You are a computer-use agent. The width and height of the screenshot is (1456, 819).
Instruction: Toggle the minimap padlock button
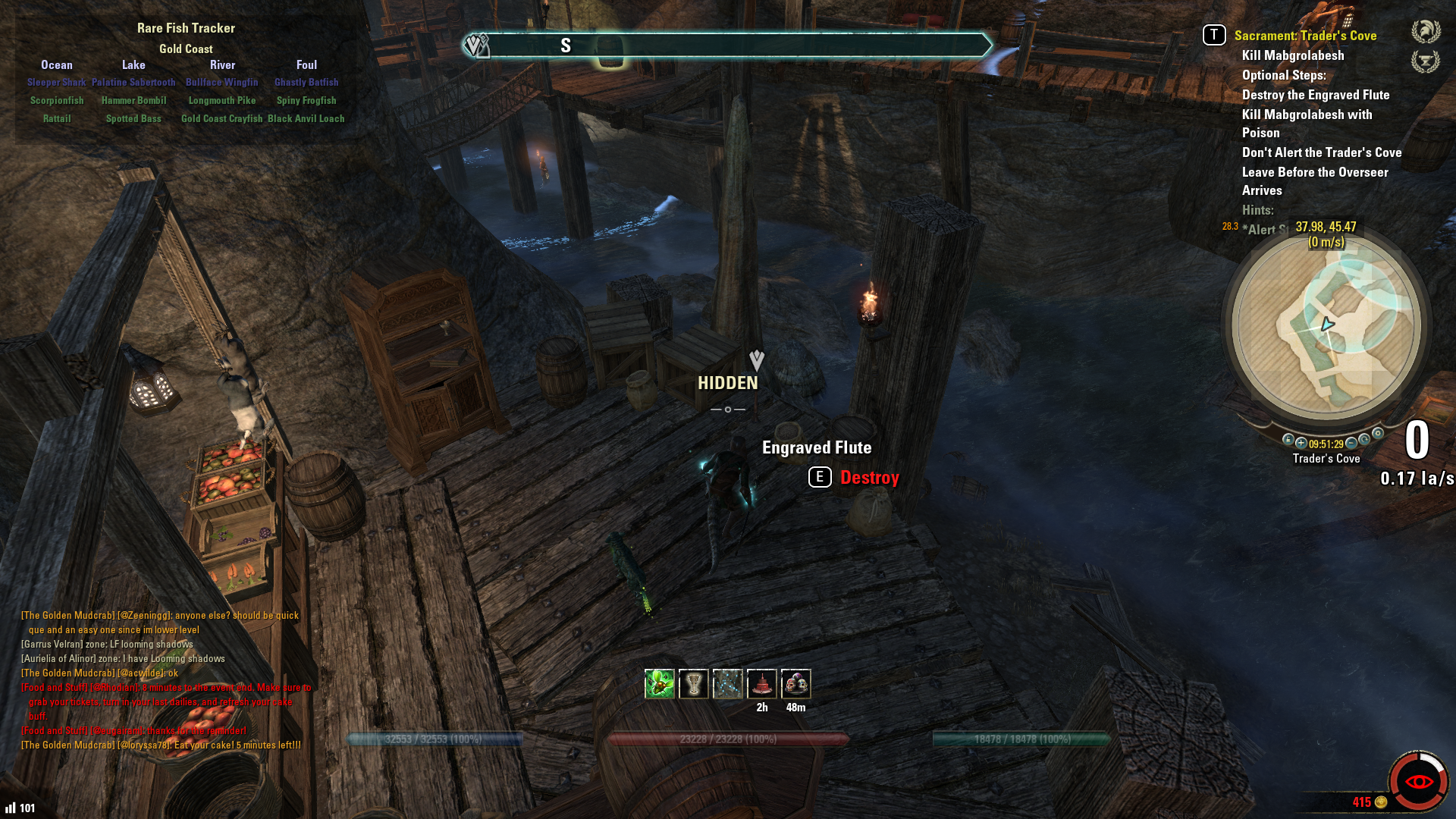coord(1288,440)
